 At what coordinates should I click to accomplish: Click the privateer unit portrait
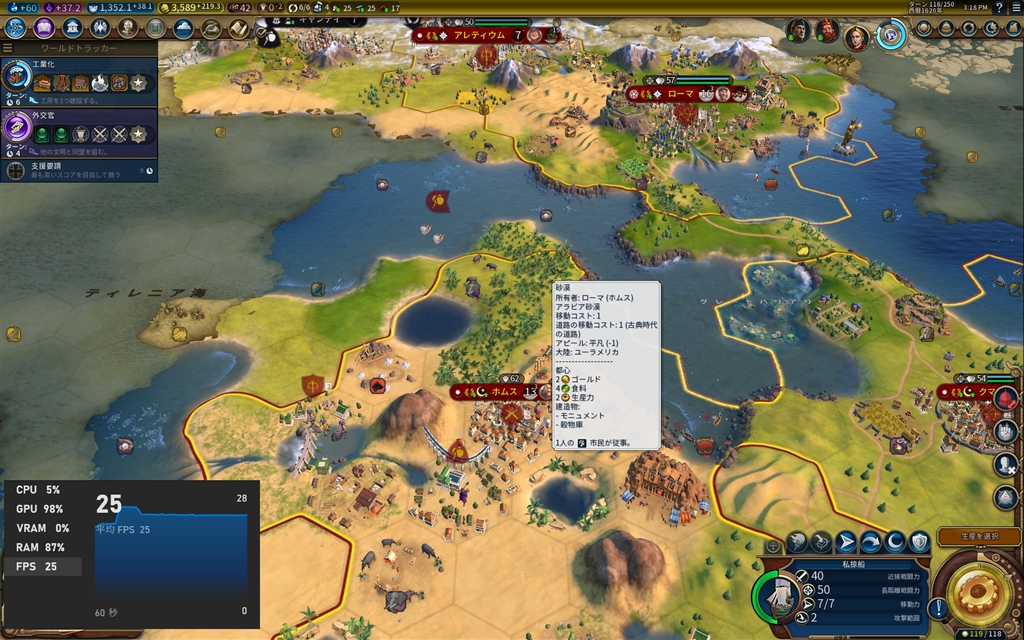pos(778,596)
